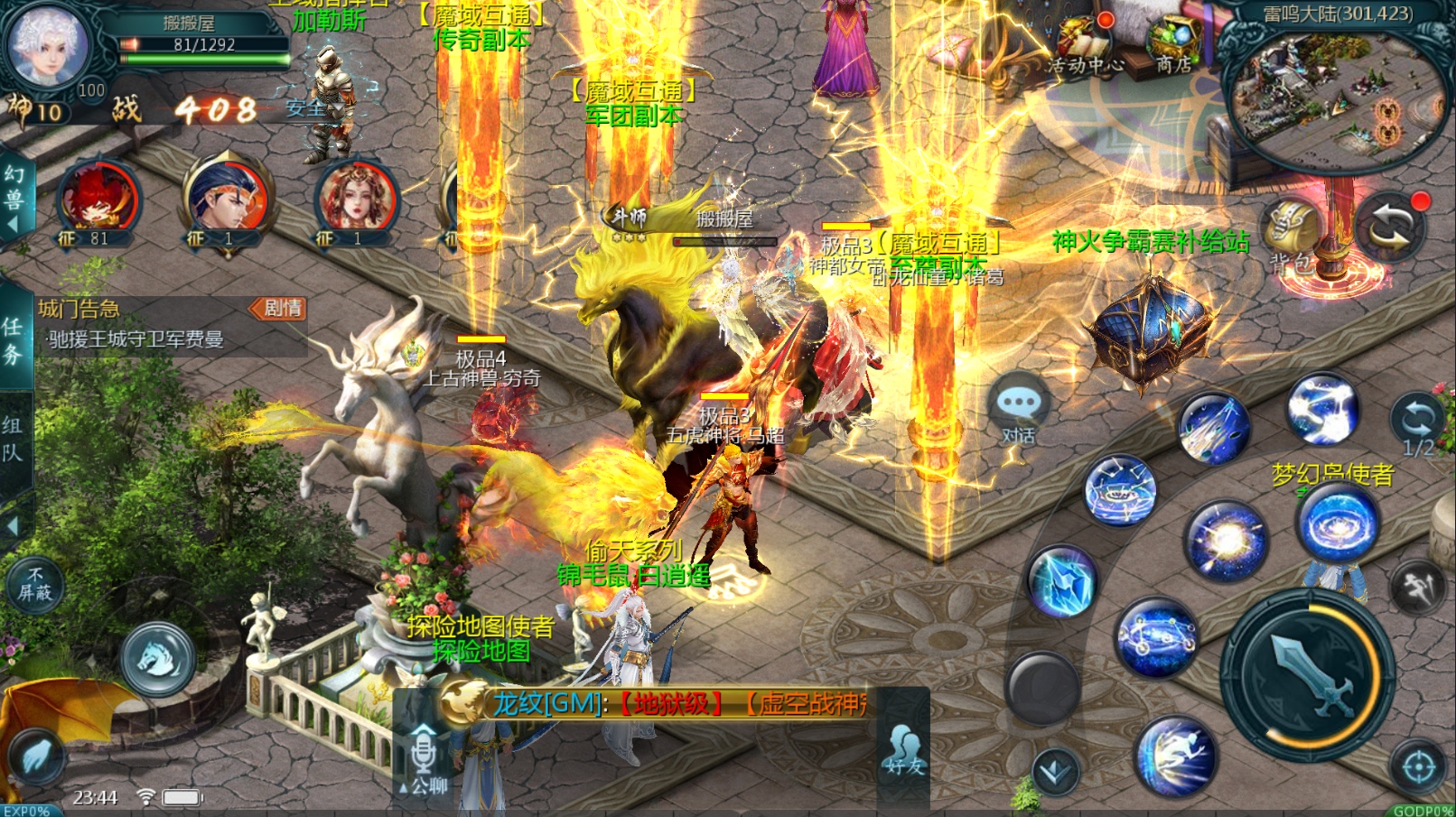Open the 背包 bag inventory
This screenshot has width=1456, height=817.
1292,237
